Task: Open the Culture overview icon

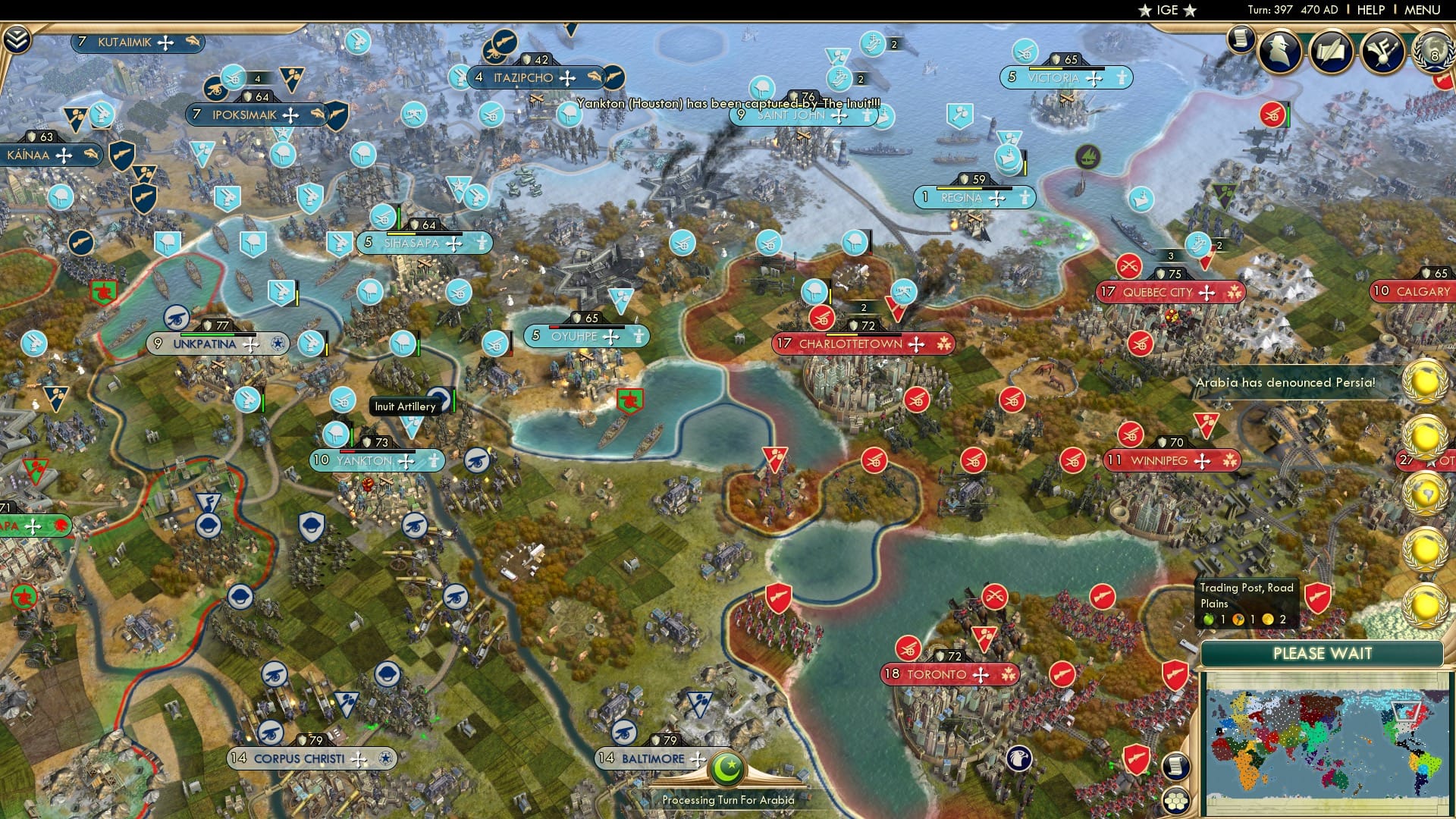Action: point(1383,50)
